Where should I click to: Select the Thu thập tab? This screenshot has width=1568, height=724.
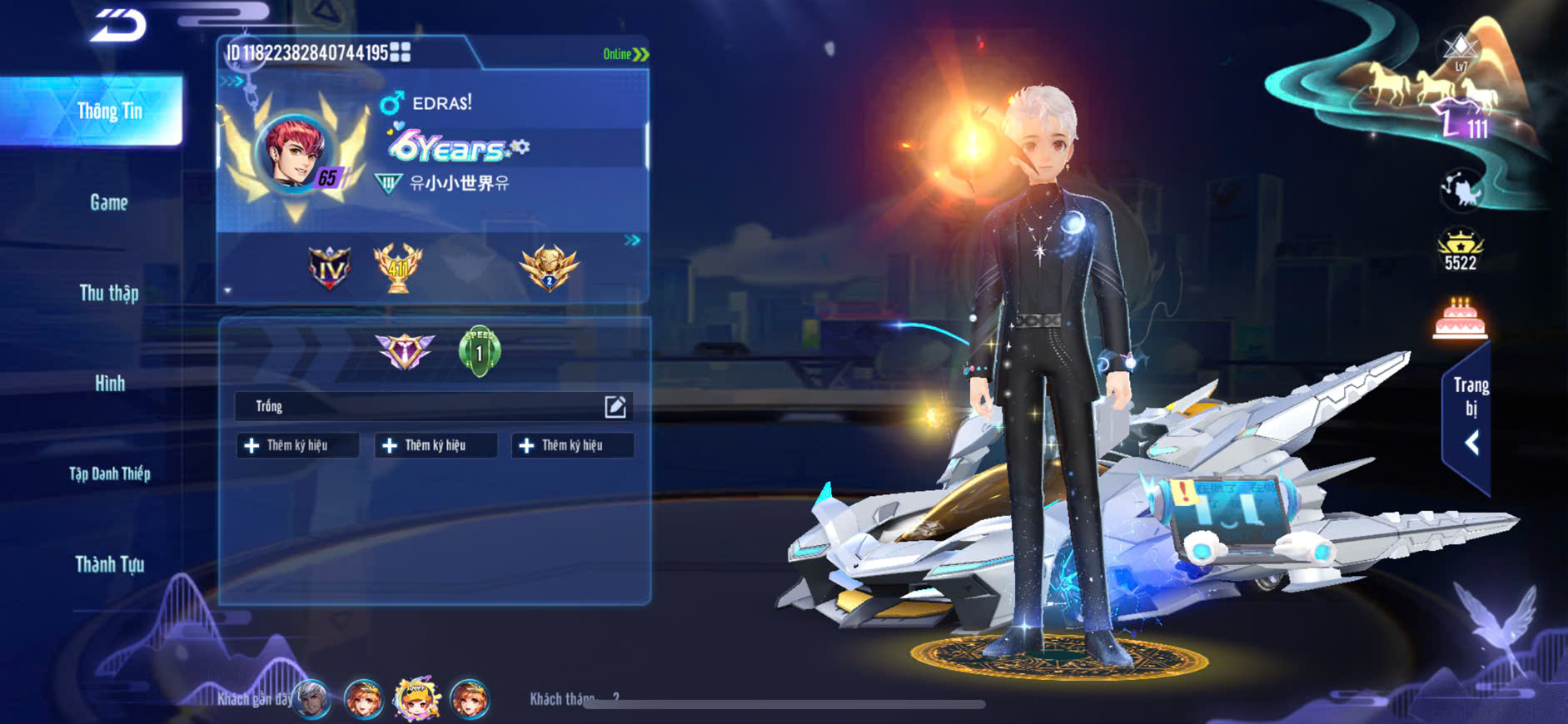tap(109, 293)
